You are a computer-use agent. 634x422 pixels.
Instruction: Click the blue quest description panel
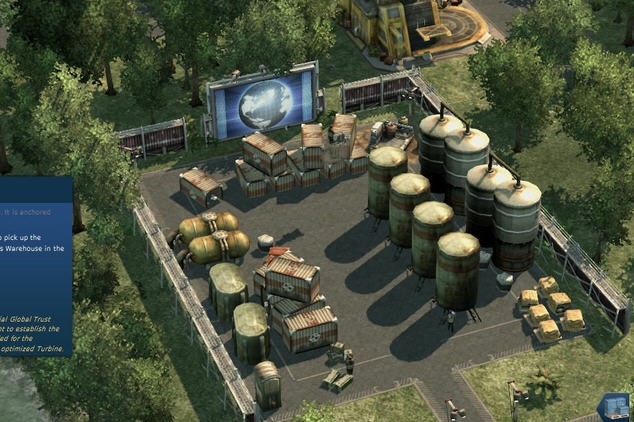coord(35,267)
